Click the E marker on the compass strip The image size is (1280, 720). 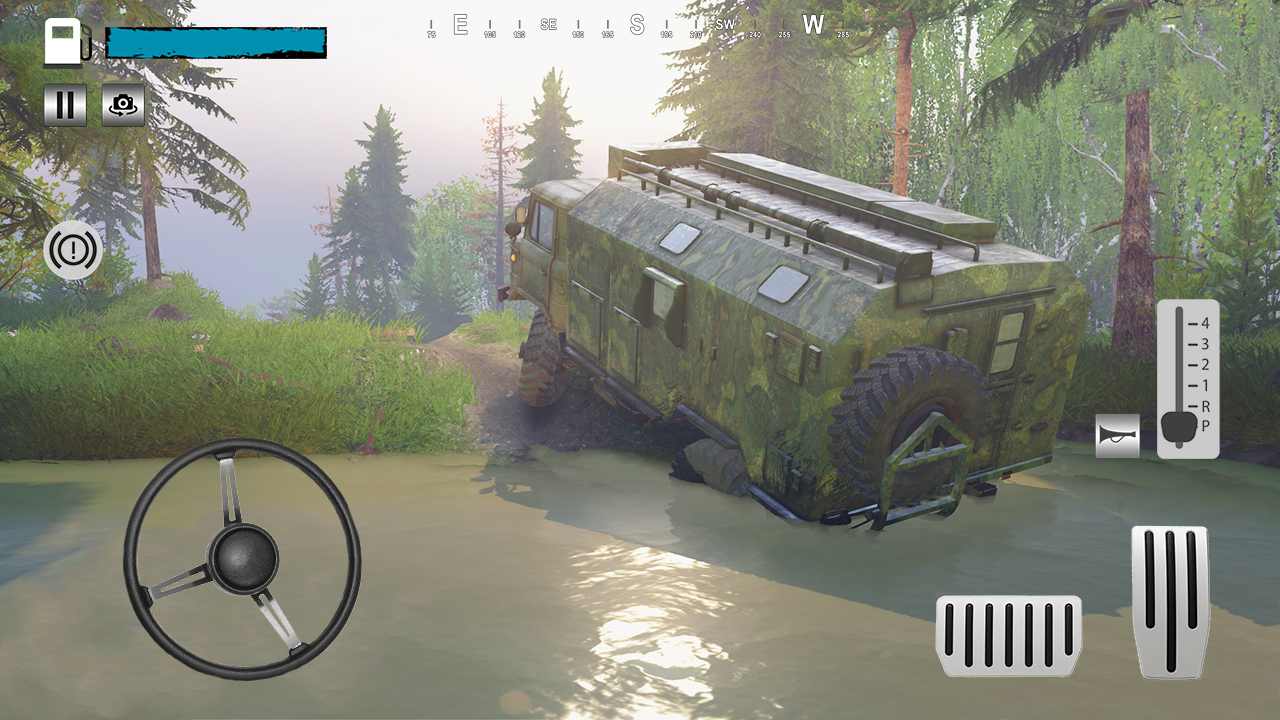pyautogui.click(x=460, y=25)
